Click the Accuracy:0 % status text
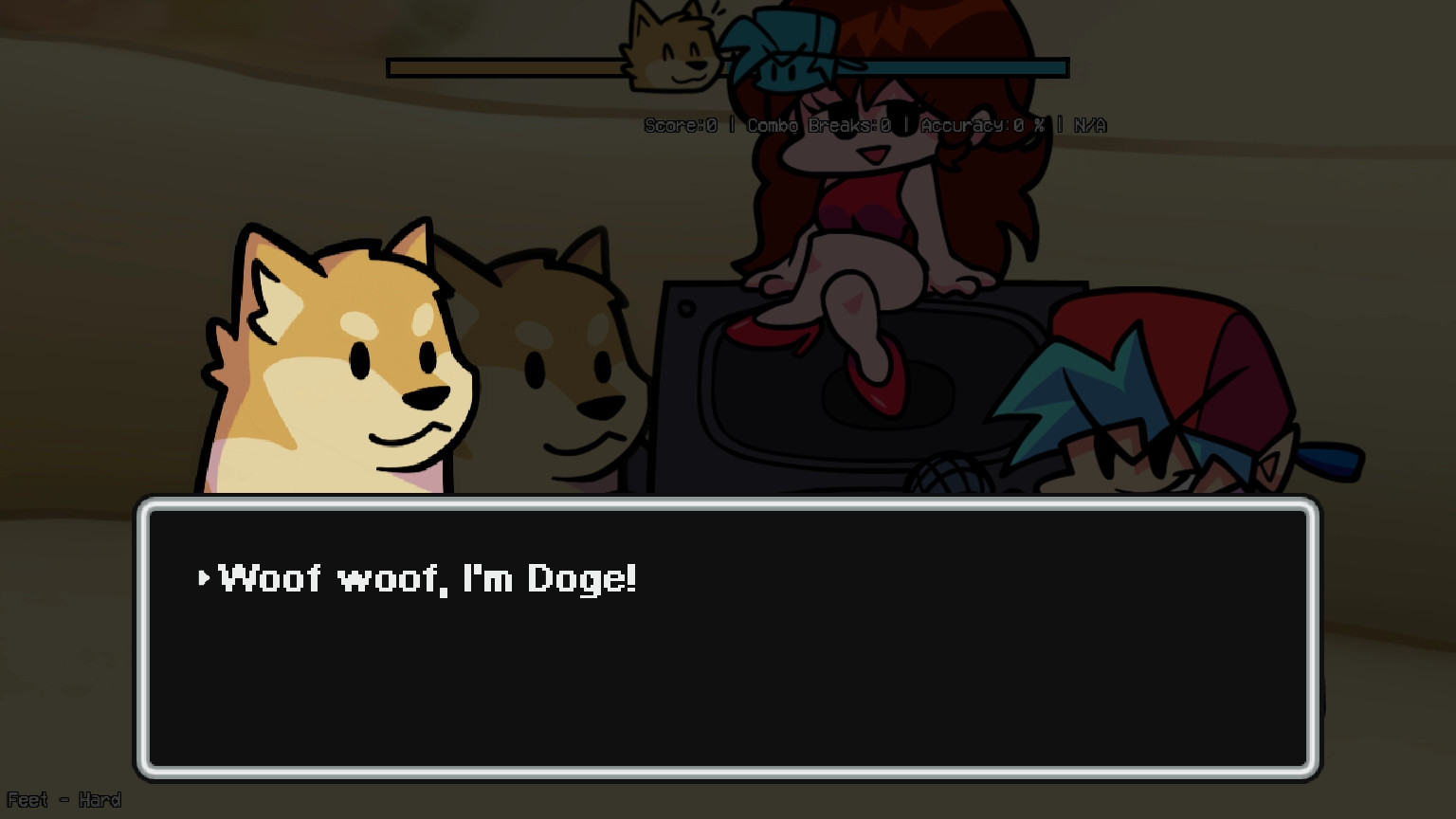 click(x=983, y=124)
